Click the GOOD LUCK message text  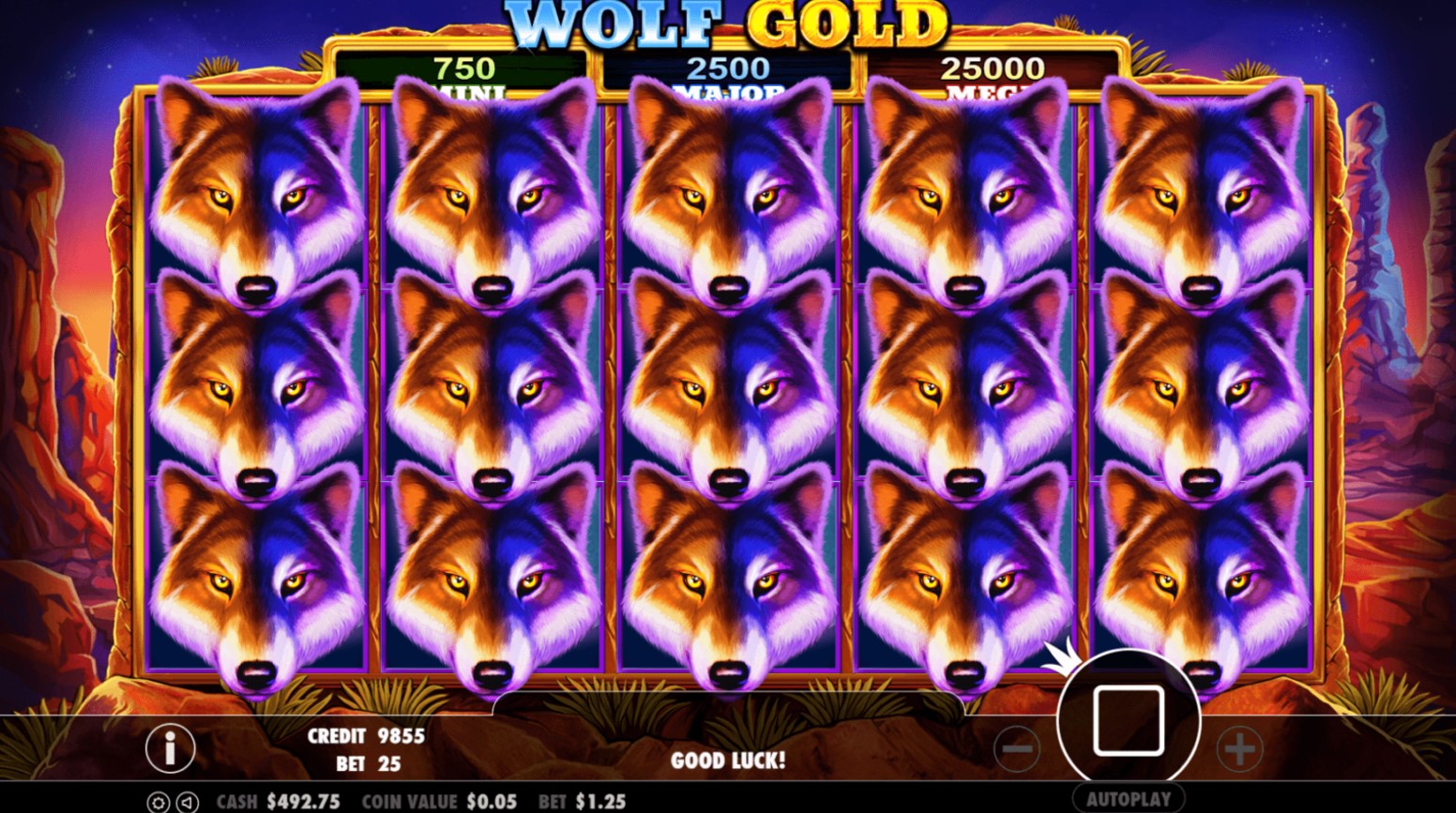[x=727, y=761]
